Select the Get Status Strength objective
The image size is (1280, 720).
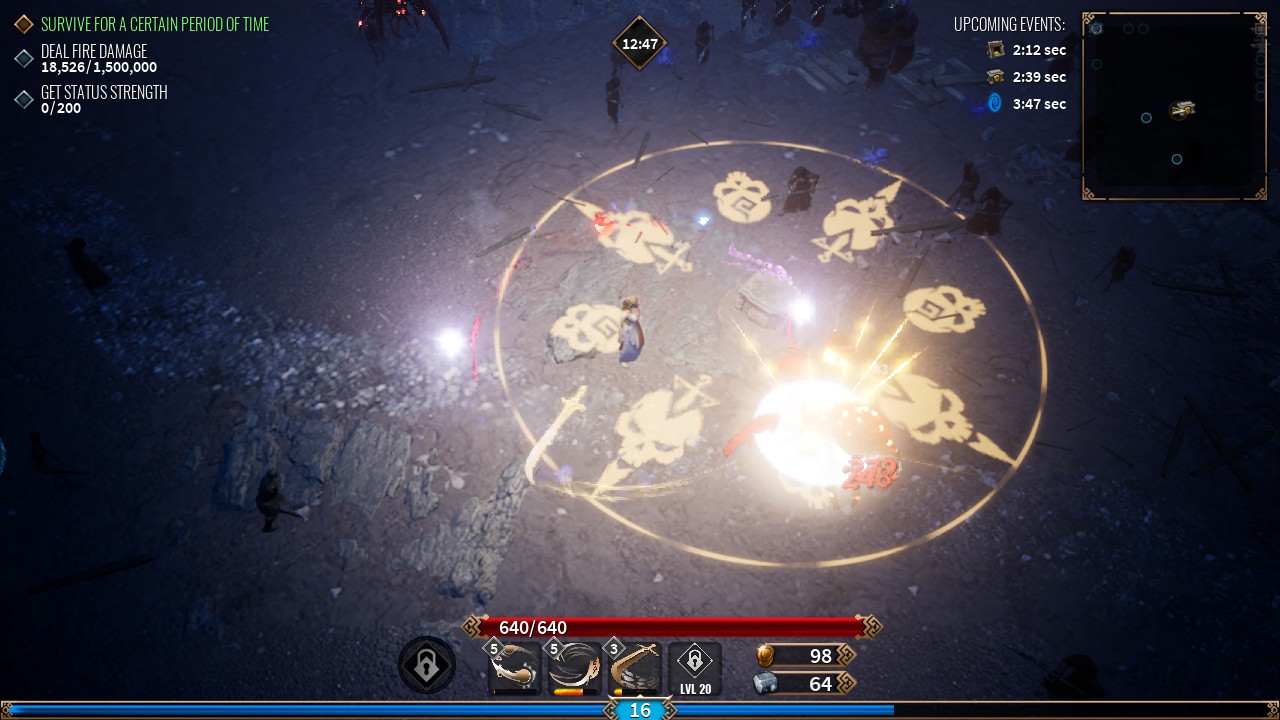103,99
